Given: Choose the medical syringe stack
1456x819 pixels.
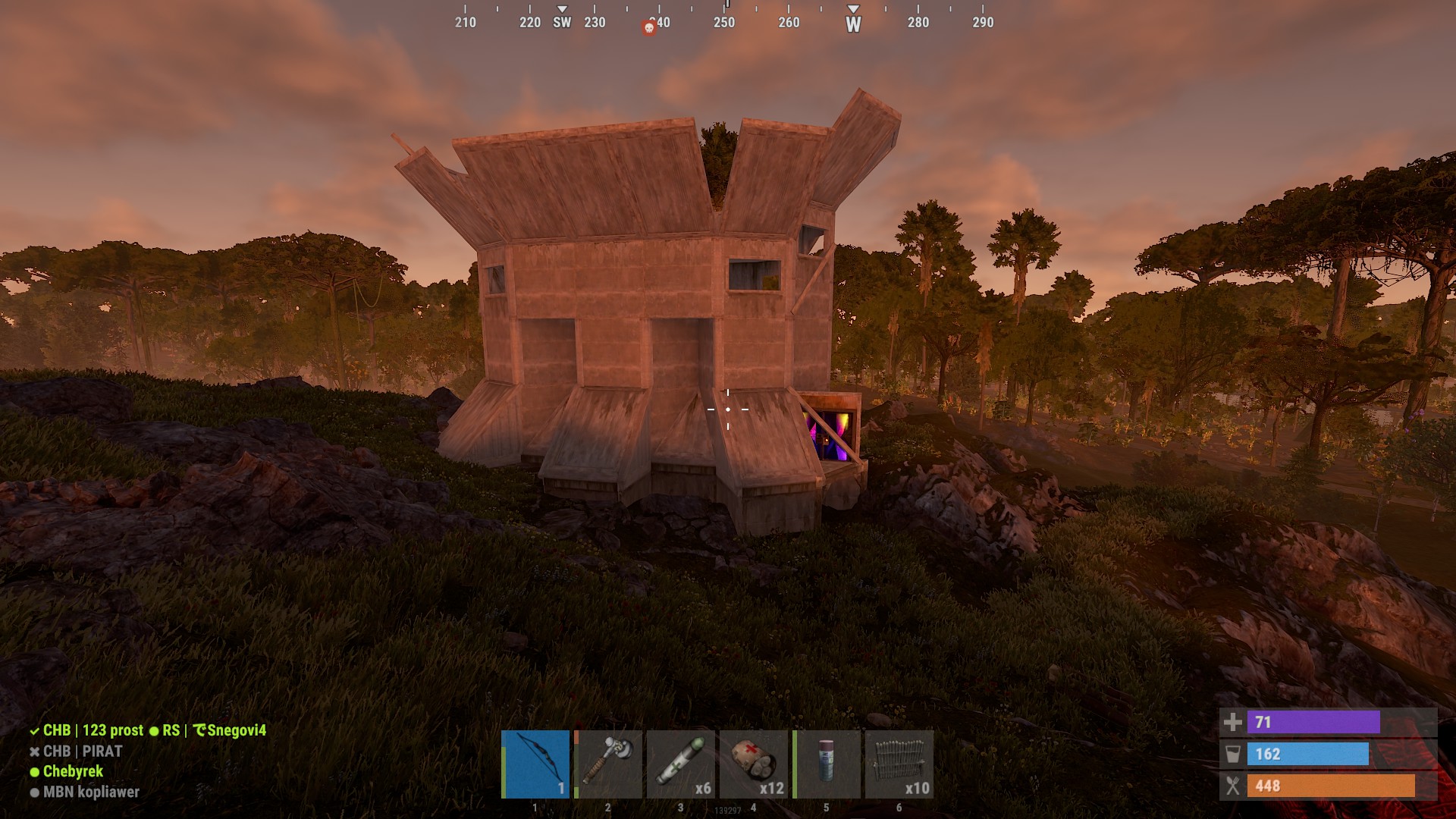Looking at the screenshot, I should tap(680, 764).
